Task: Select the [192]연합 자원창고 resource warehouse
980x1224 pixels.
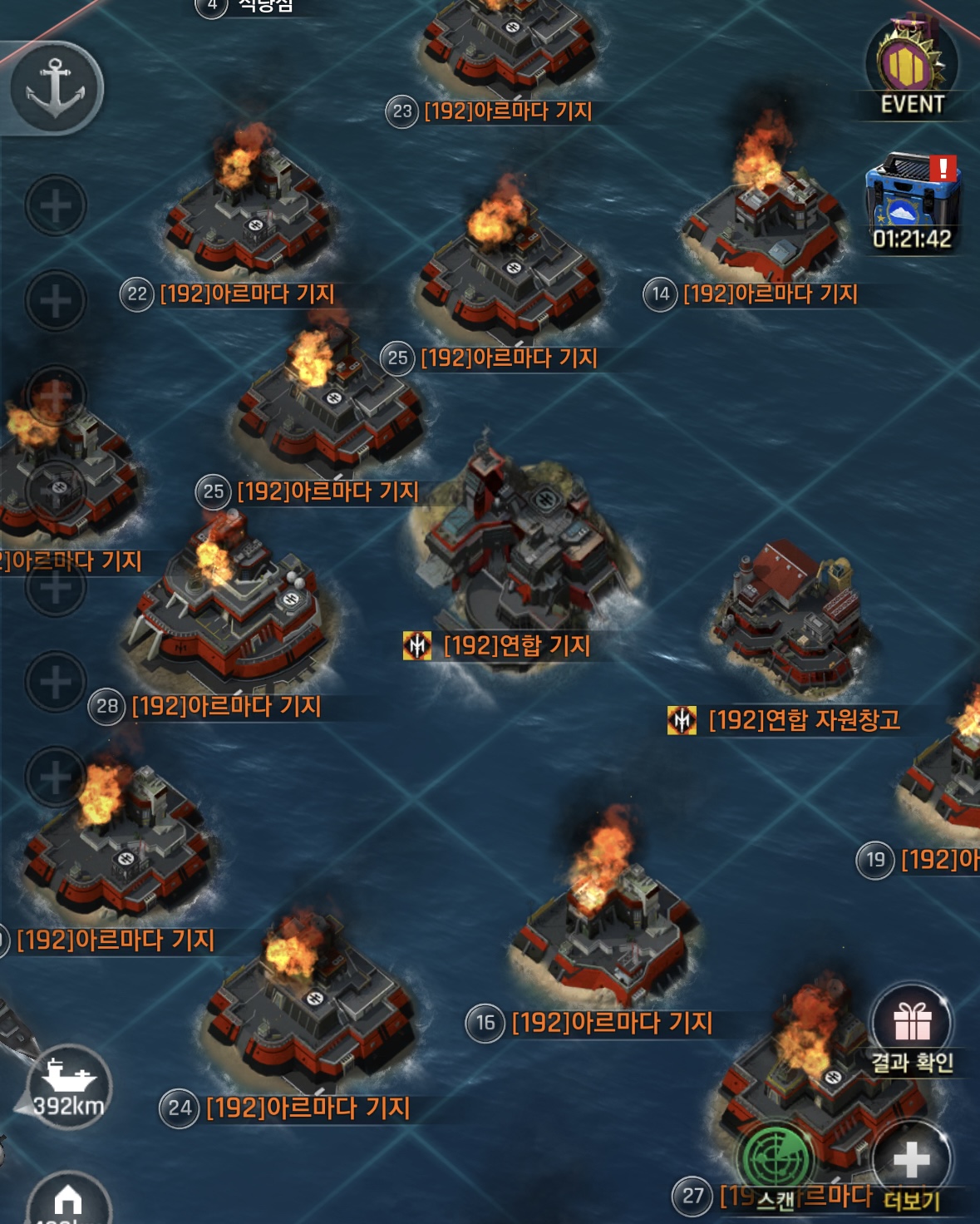Action: pyautogui.click(x=788, y=619)
